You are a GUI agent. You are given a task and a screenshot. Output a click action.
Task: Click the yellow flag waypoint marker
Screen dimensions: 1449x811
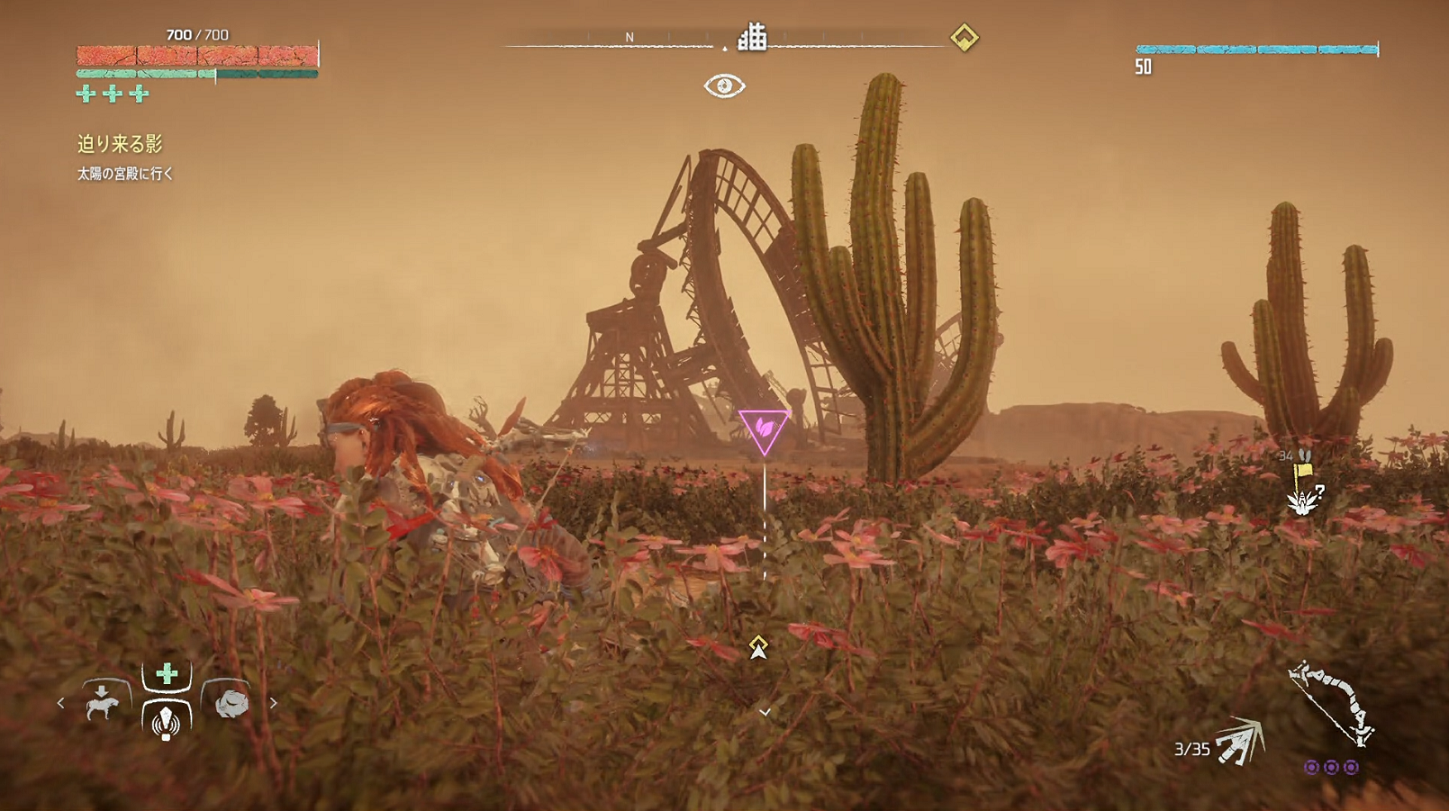coord(1304,470)
